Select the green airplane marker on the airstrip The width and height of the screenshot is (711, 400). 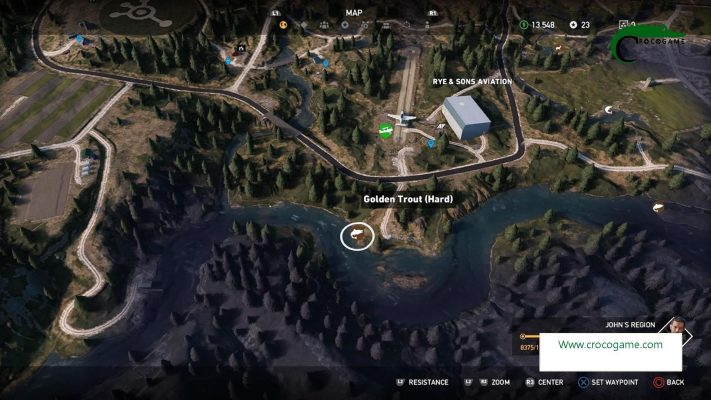click(385, 131)
